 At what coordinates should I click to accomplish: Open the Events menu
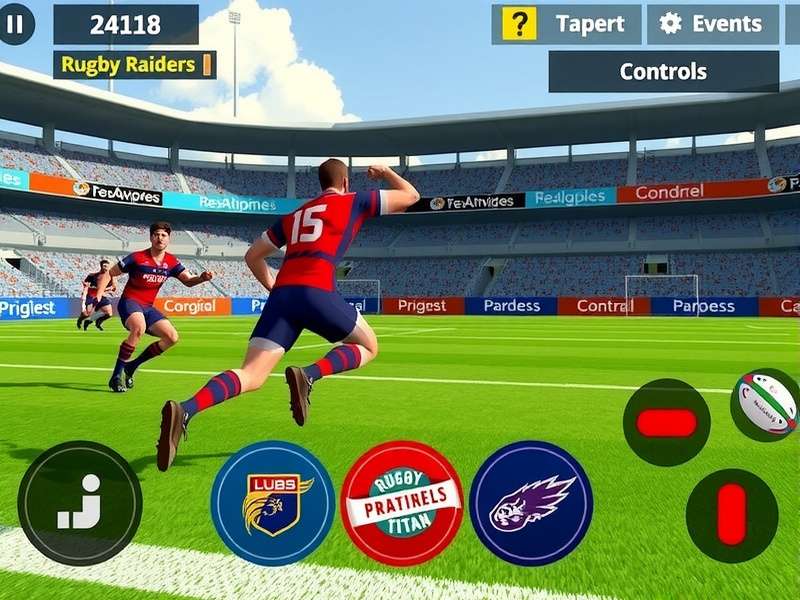coord(714,24)
